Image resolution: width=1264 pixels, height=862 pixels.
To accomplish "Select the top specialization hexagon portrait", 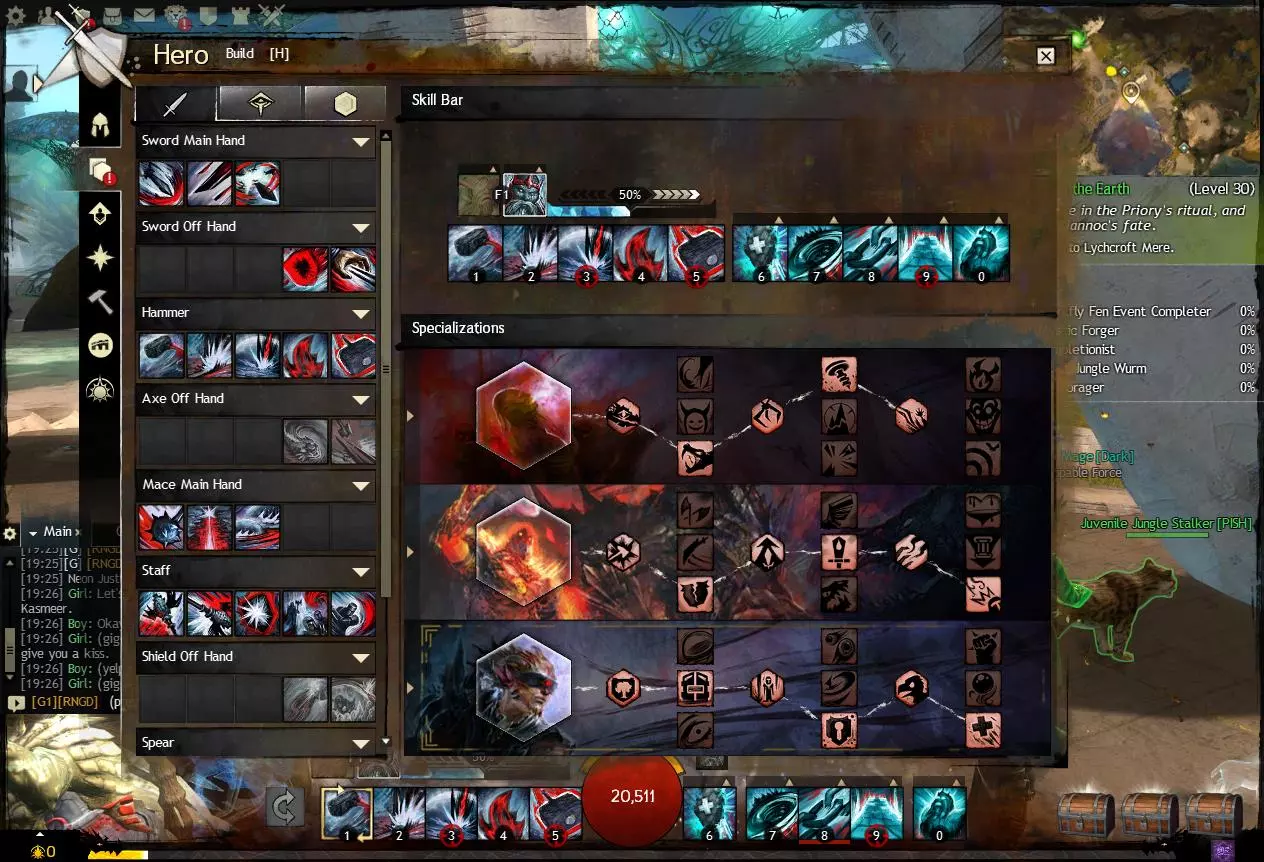I will pos(523,415).
